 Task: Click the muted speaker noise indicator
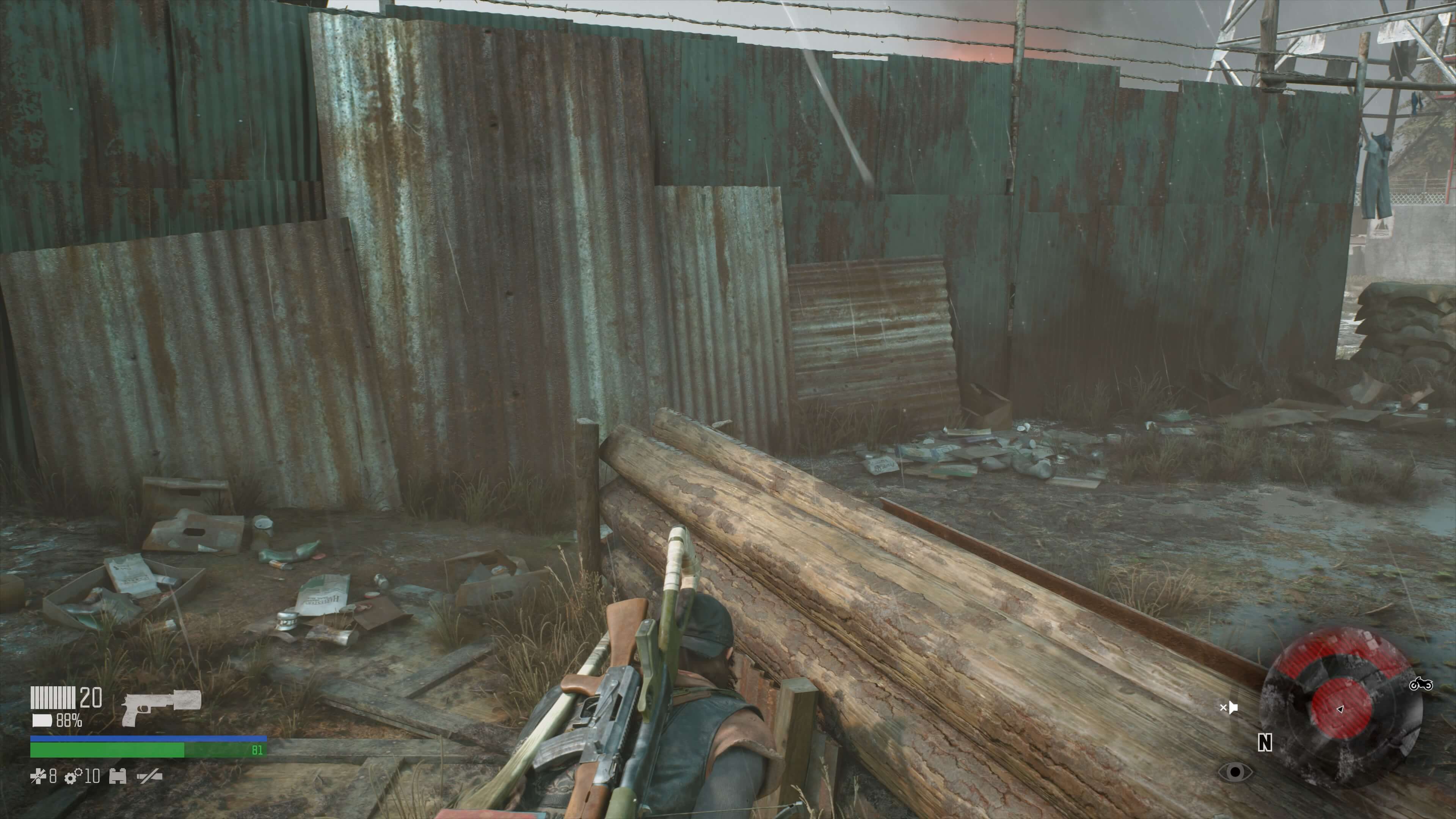pyautogui.click(x=1229, y=707)
